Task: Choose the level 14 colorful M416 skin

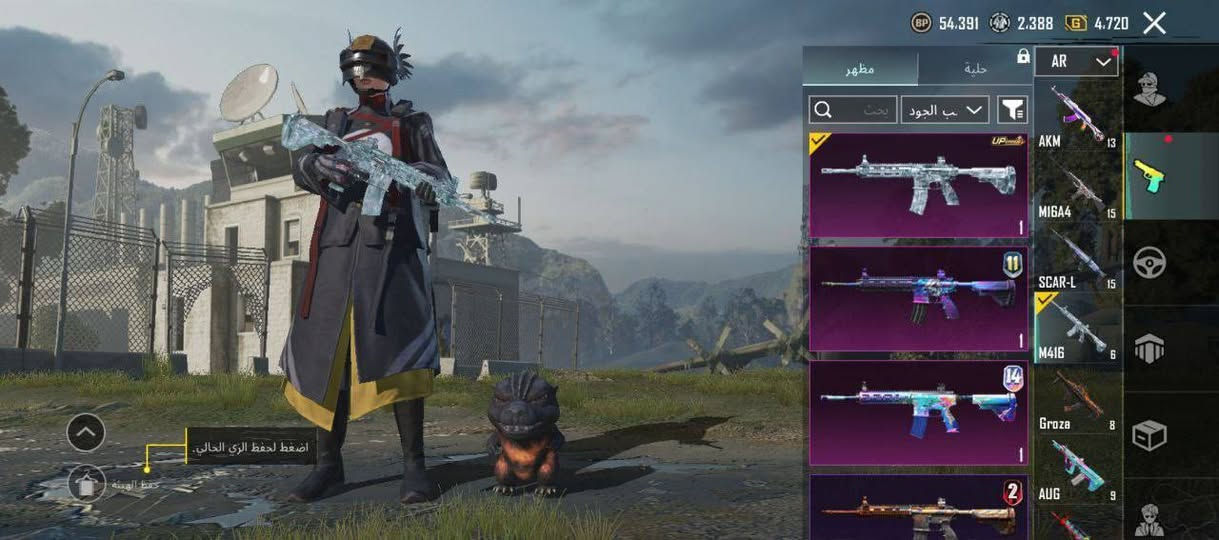Action: tap(918, 413)
